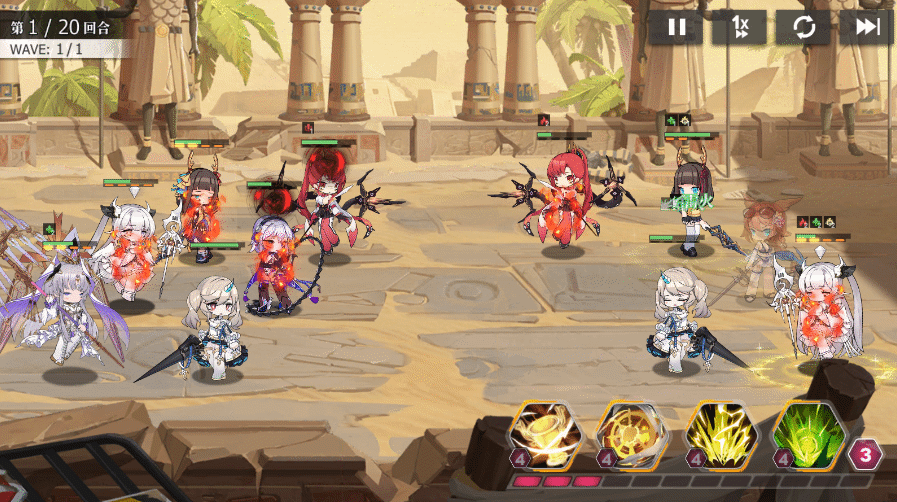
Task: Cast the yellow lightning burst skill
Action: coord(717,436)
